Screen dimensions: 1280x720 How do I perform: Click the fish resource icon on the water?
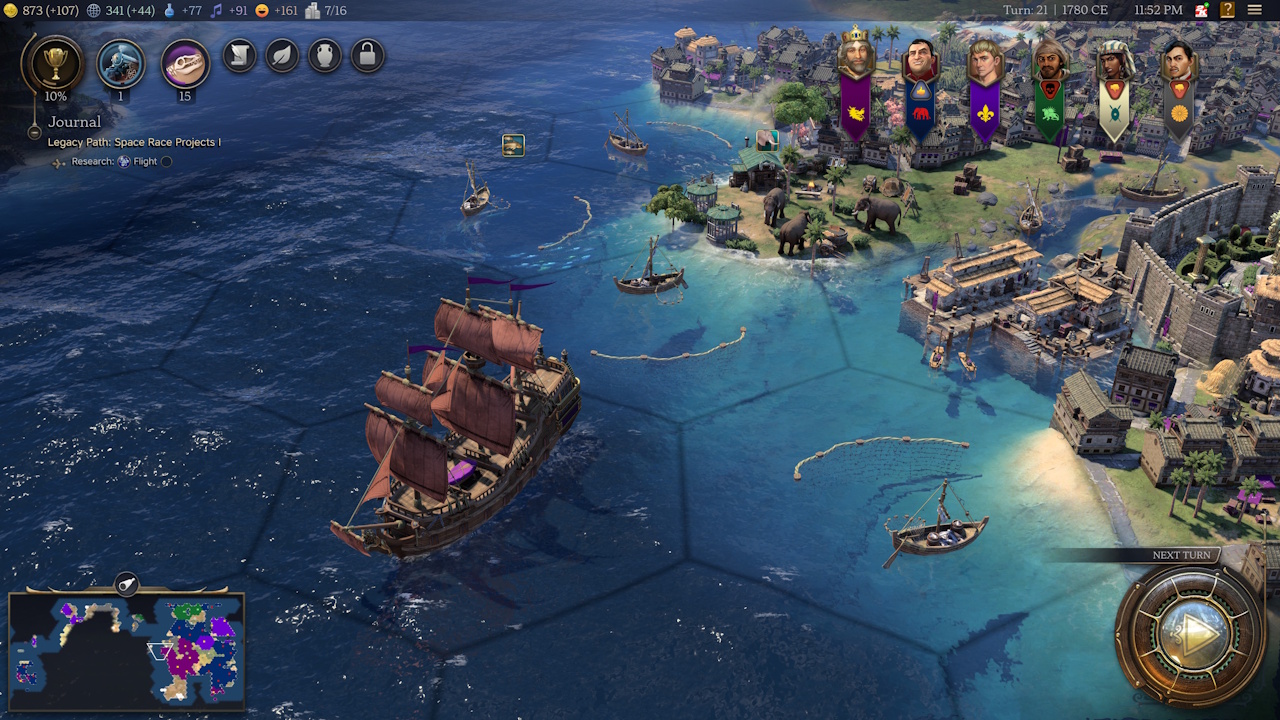pyautogui.click(x=512, y=144)
